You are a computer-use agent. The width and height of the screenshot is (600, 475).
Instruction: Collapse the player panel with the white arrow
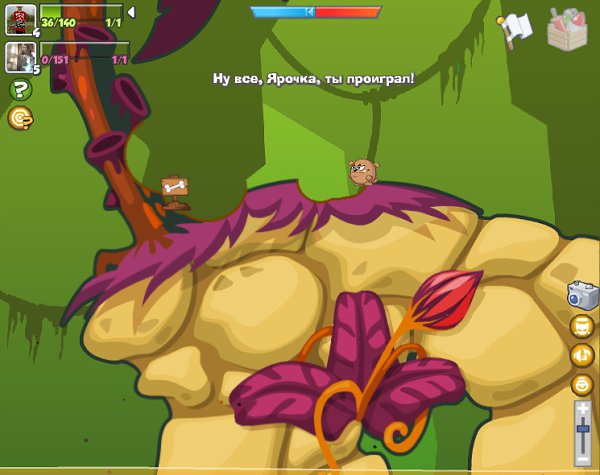pos(131,12)
